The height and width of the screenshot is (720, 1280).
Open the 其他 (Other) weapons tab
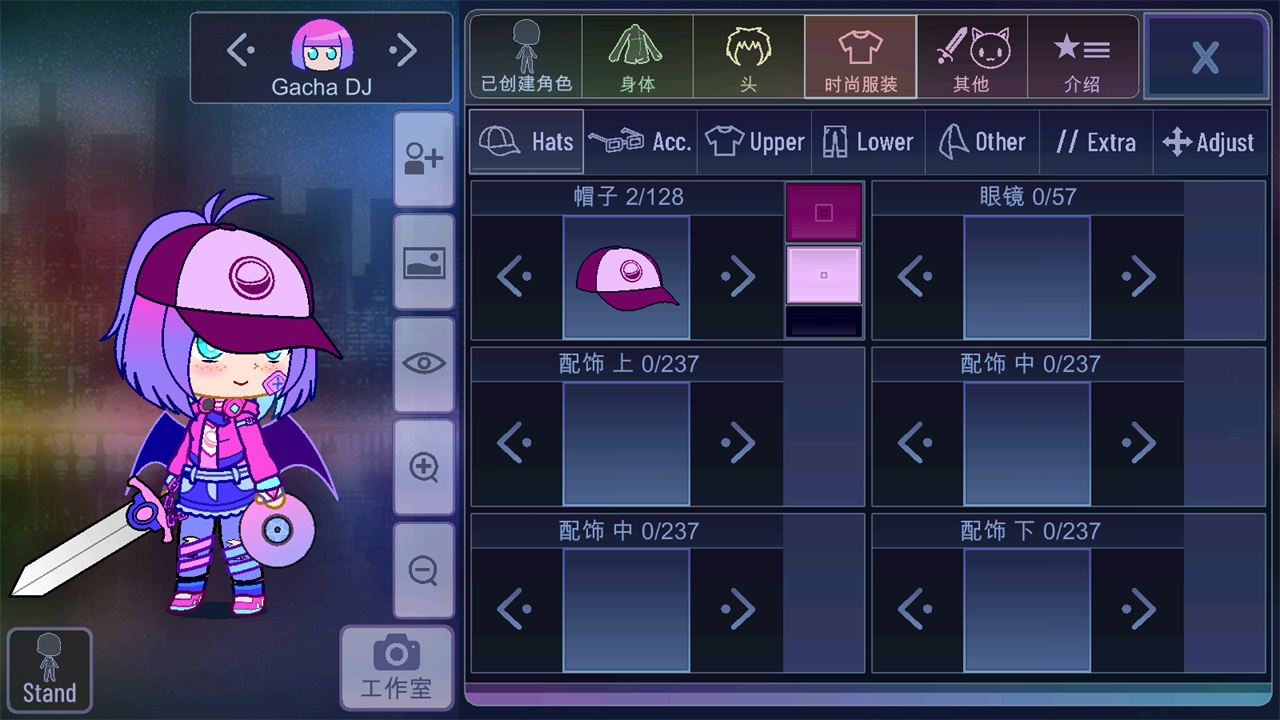[x=971, y=55]
